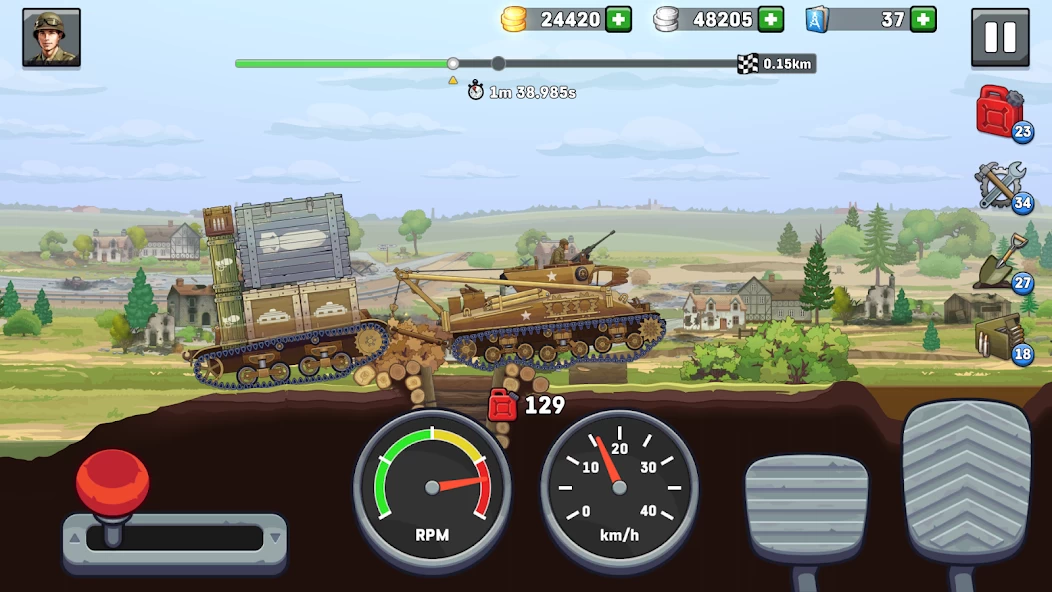Use the red fuel canister item
1052x592 pixels.
(1000, 112)
